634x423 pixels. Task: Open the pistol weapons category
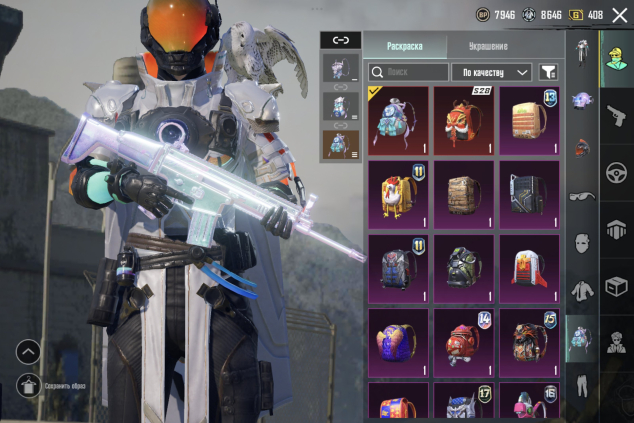click(x=616, y=115)
